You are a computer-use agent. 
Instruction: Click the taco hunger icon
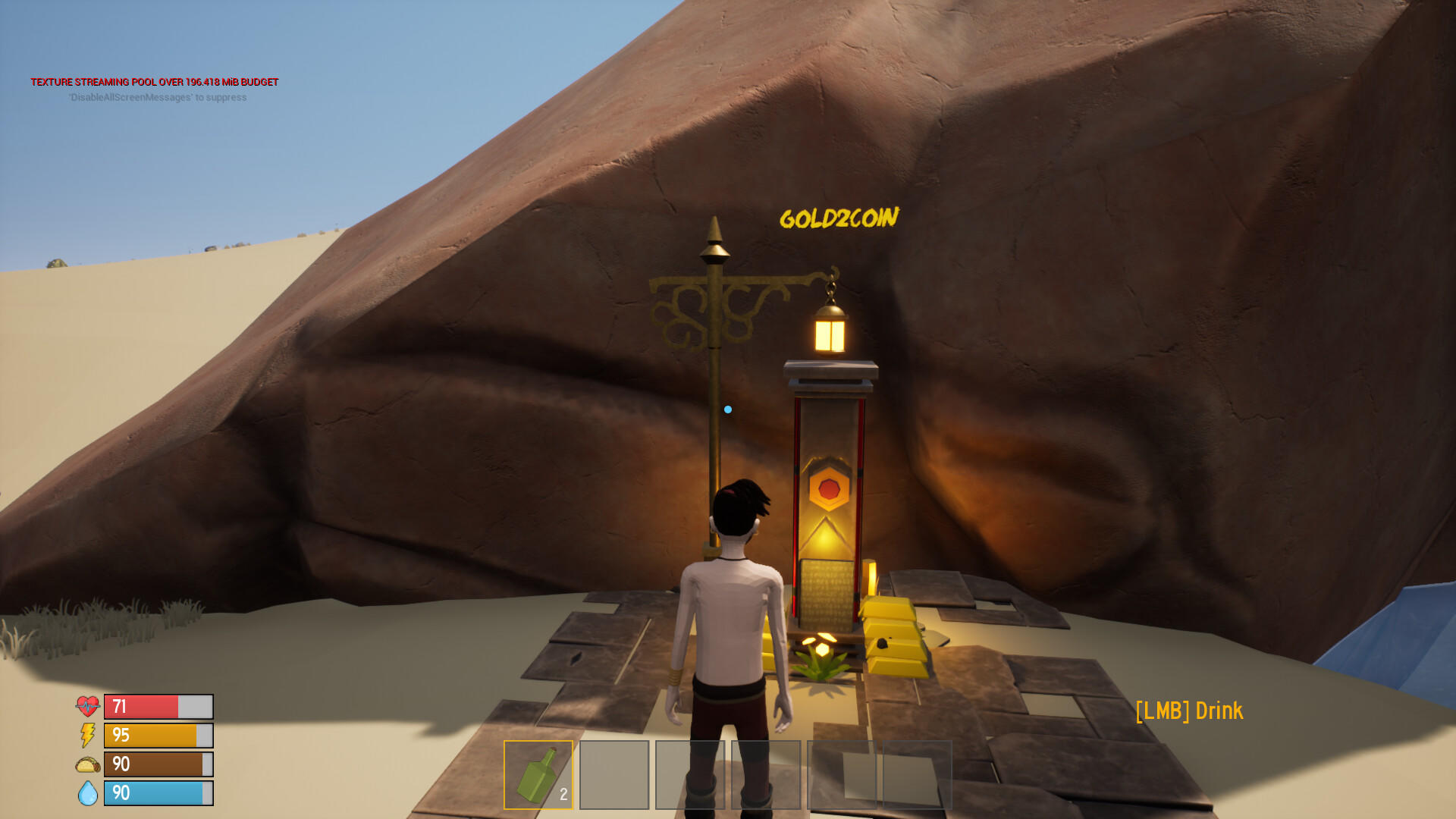click(x=86, y=764)
